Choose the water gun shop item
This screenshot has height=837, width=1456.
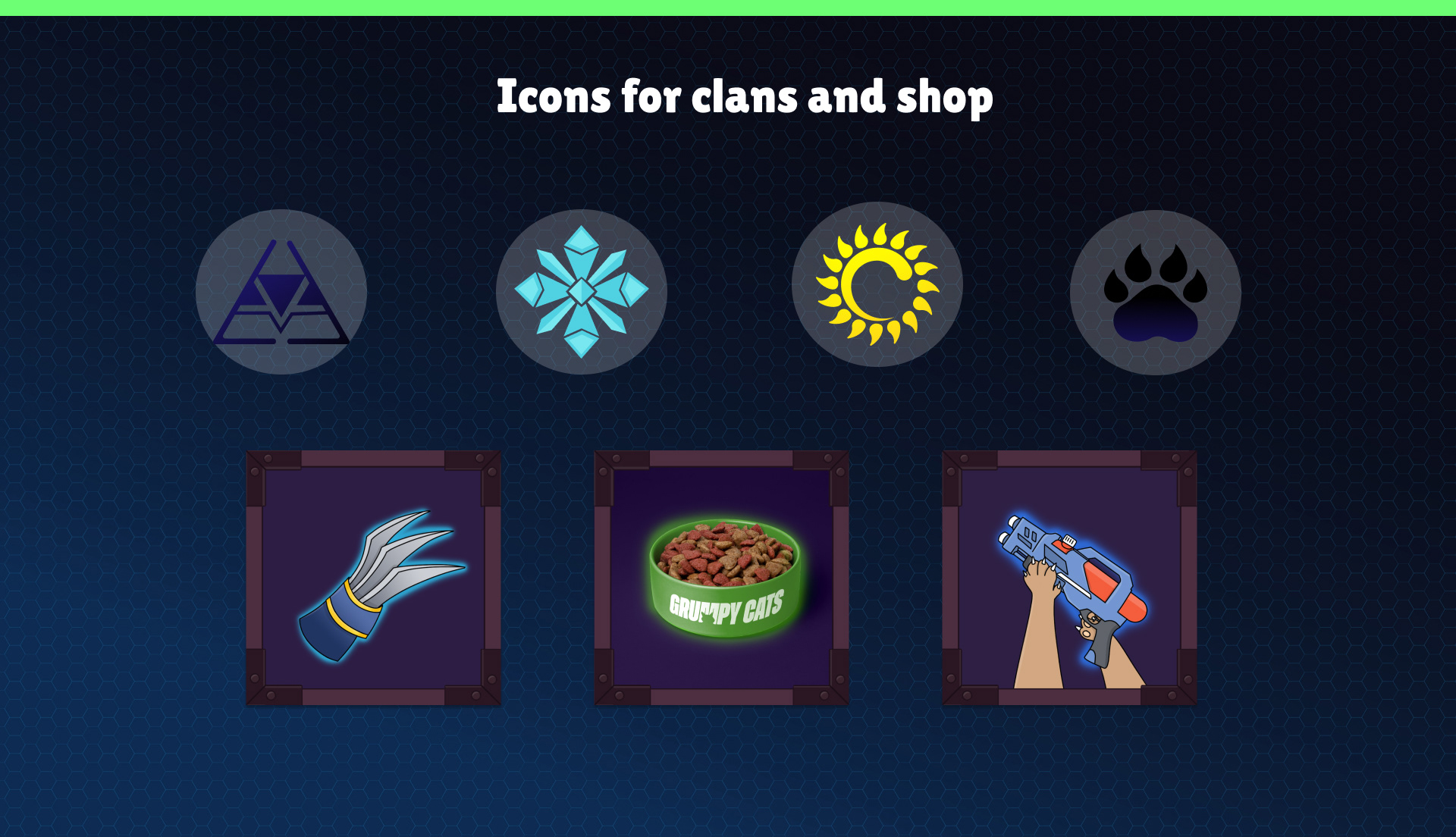1069,578
